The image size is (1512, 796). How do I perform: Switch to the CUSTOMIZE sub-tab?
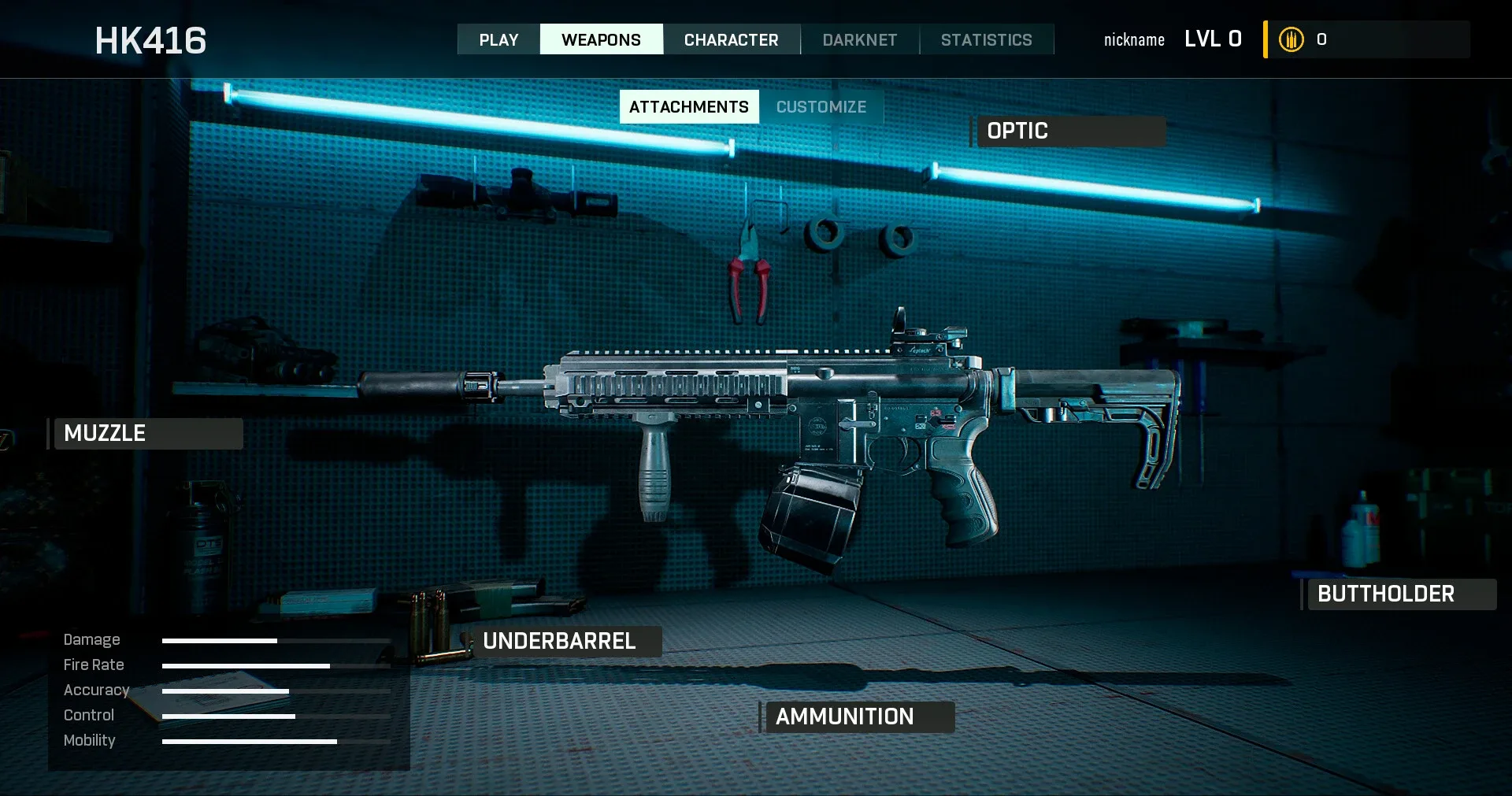point(821,107)
